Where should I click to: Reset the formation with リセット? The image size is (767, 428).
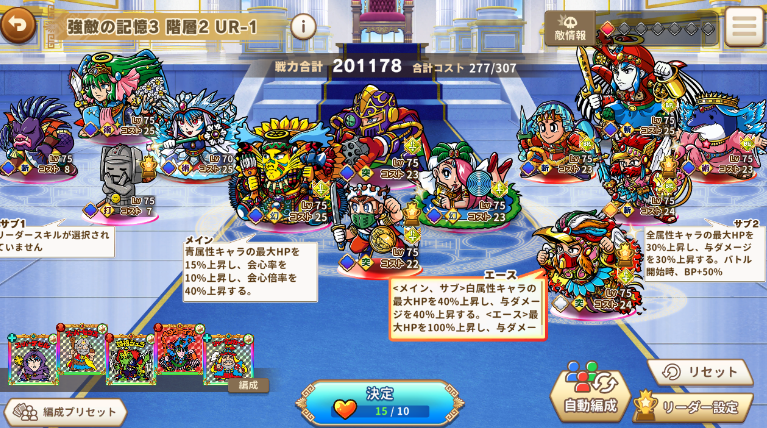click(700, 372)
